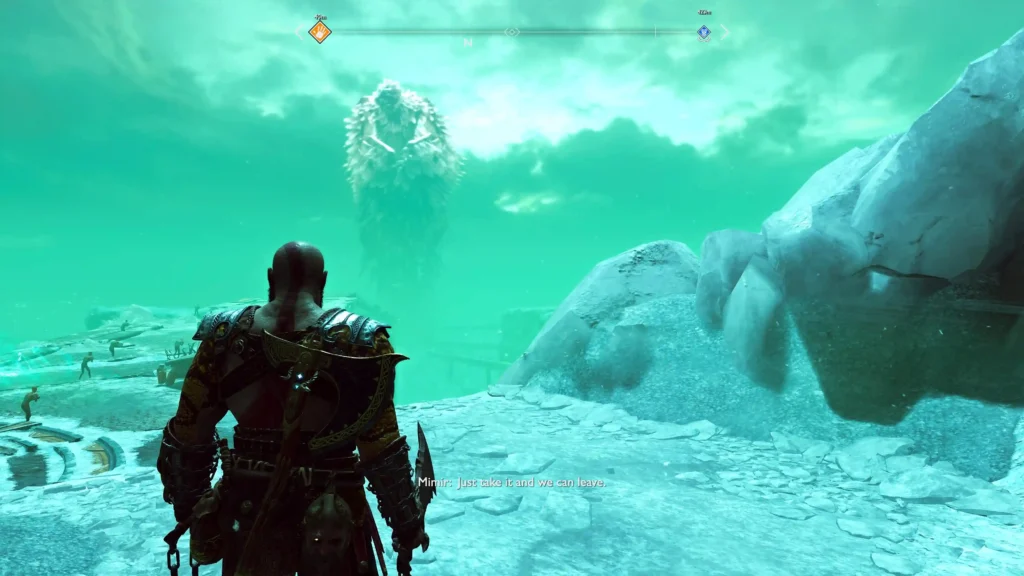
Task: Select the orange hand quest marker
Action: coord(320,32)
